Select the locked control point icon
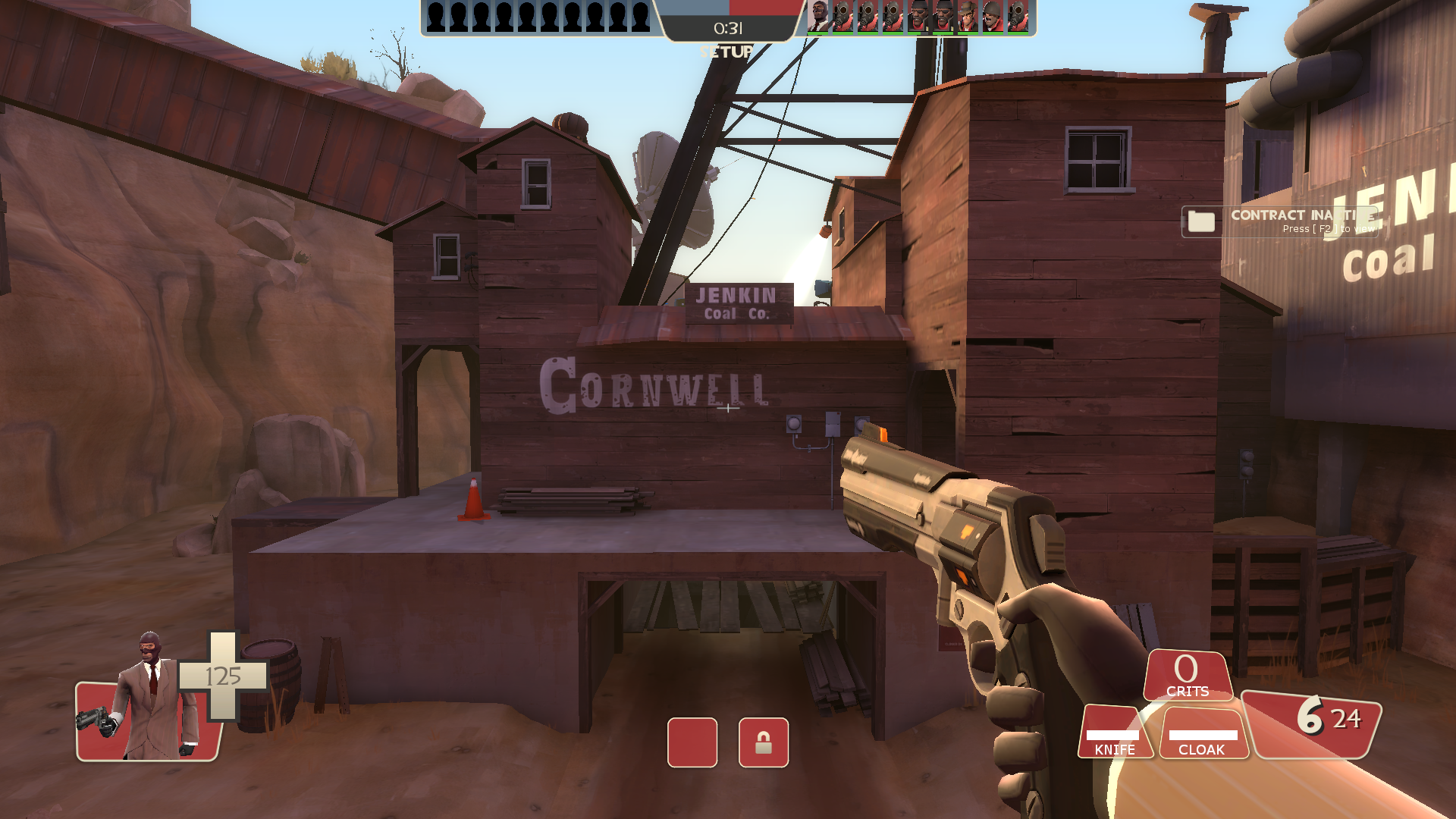The image size is (1456, 819). click(763, 742)
